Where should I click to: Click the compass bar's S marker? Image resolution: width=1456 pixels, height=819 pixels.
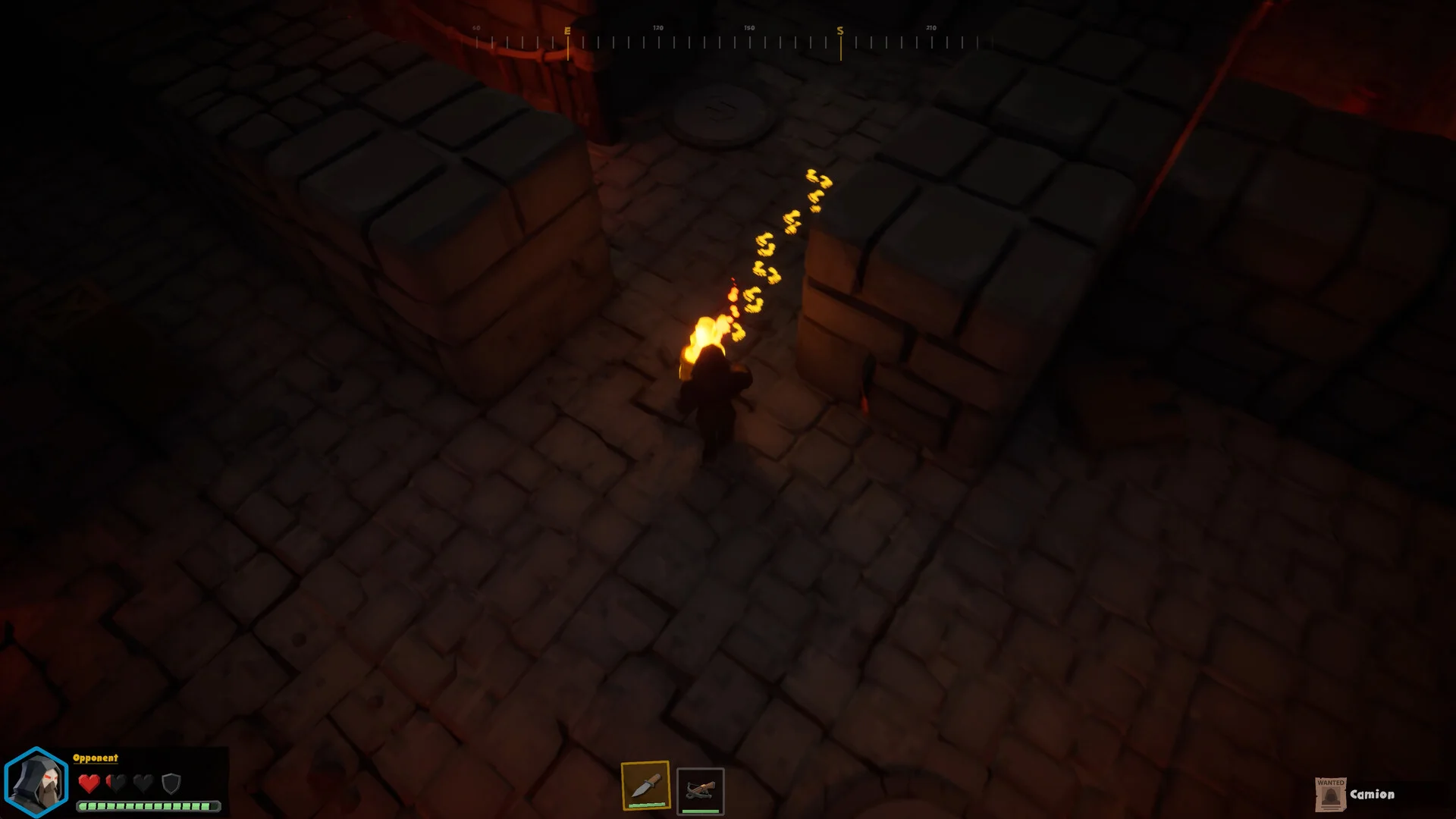pos(840,31)
